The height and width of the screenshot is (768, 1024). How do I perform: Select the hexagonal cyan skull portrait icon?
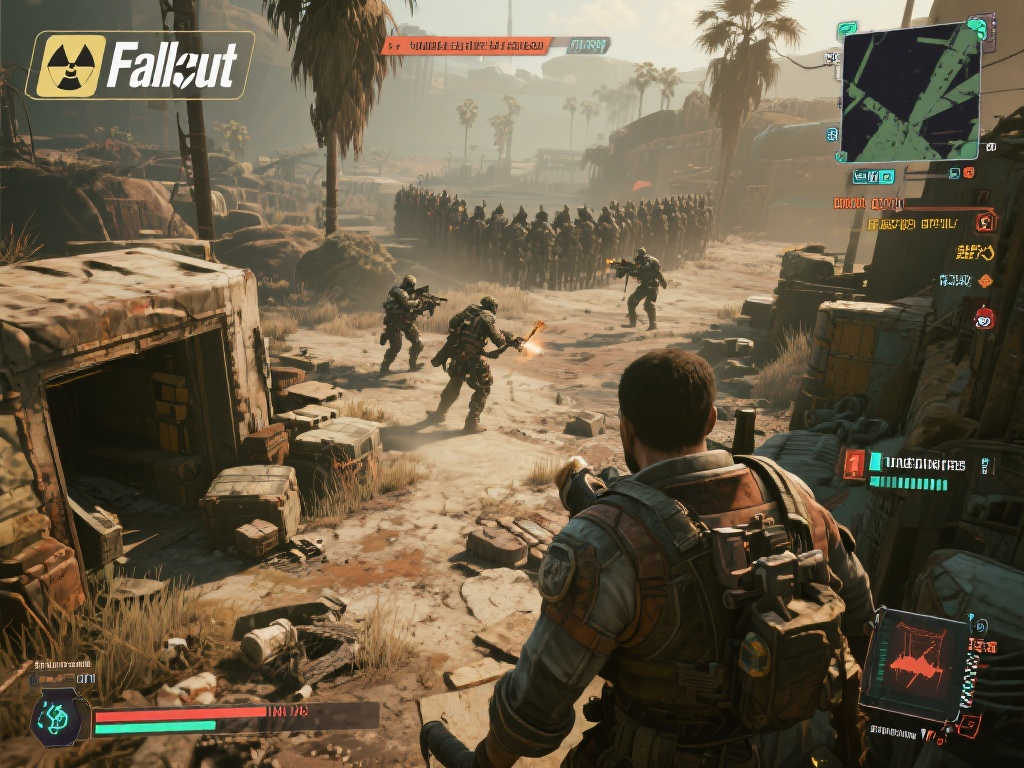point(54,718)
